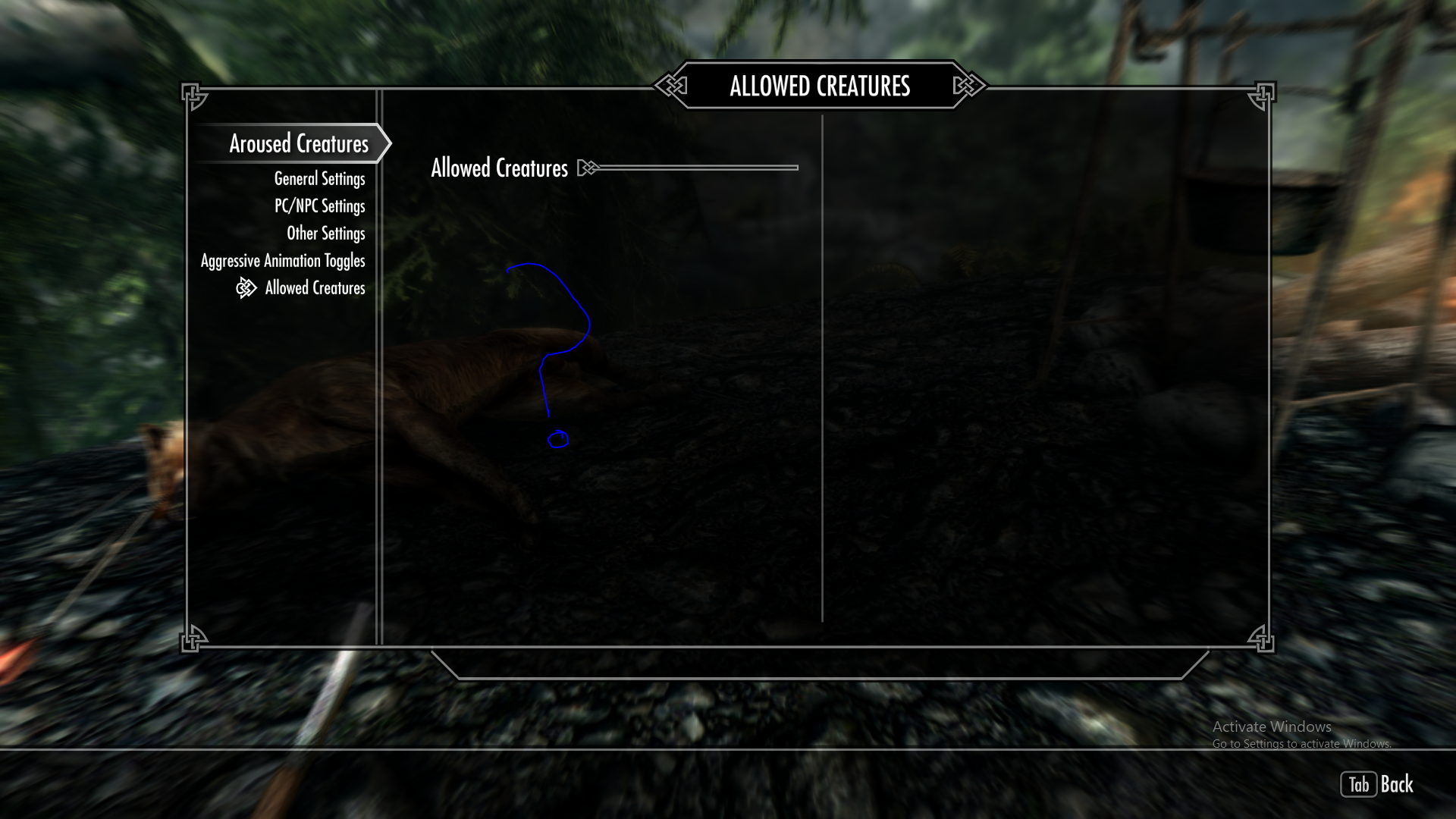Viewport: 1456px width, 819px height.
Task: Choose the Allowed Creatures page
Action: coord(315,288)
